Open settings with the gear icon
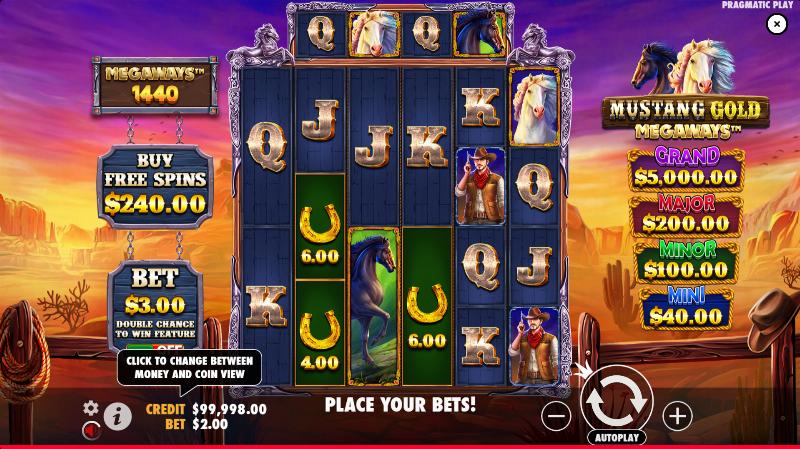Viewport: 800px width, 449px height. [x=91, y=408]
